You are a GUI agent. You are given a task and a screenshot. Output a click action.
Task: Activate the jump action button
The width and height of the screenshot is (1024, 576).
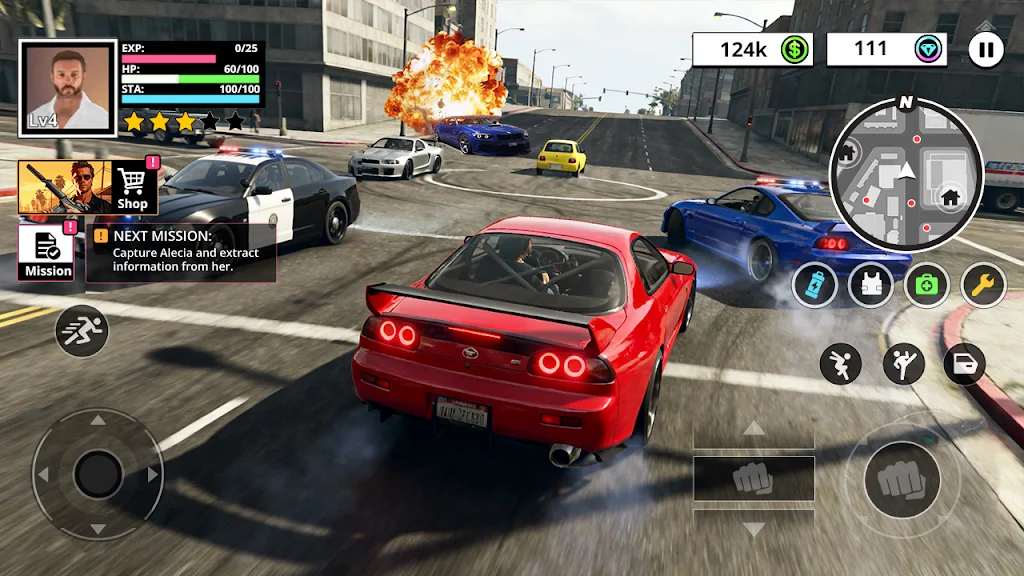click(x=840, y=364)
